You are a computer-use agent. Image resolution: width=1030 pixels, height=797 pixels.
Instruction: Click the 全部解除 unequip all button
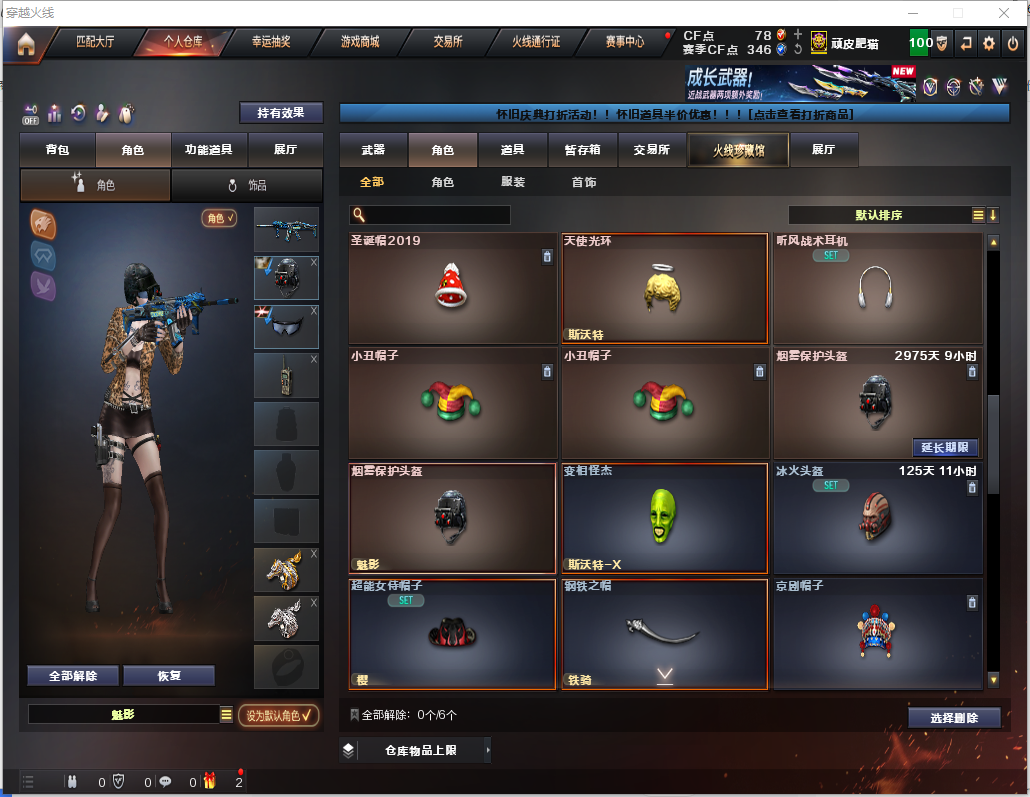click(73, 676)
